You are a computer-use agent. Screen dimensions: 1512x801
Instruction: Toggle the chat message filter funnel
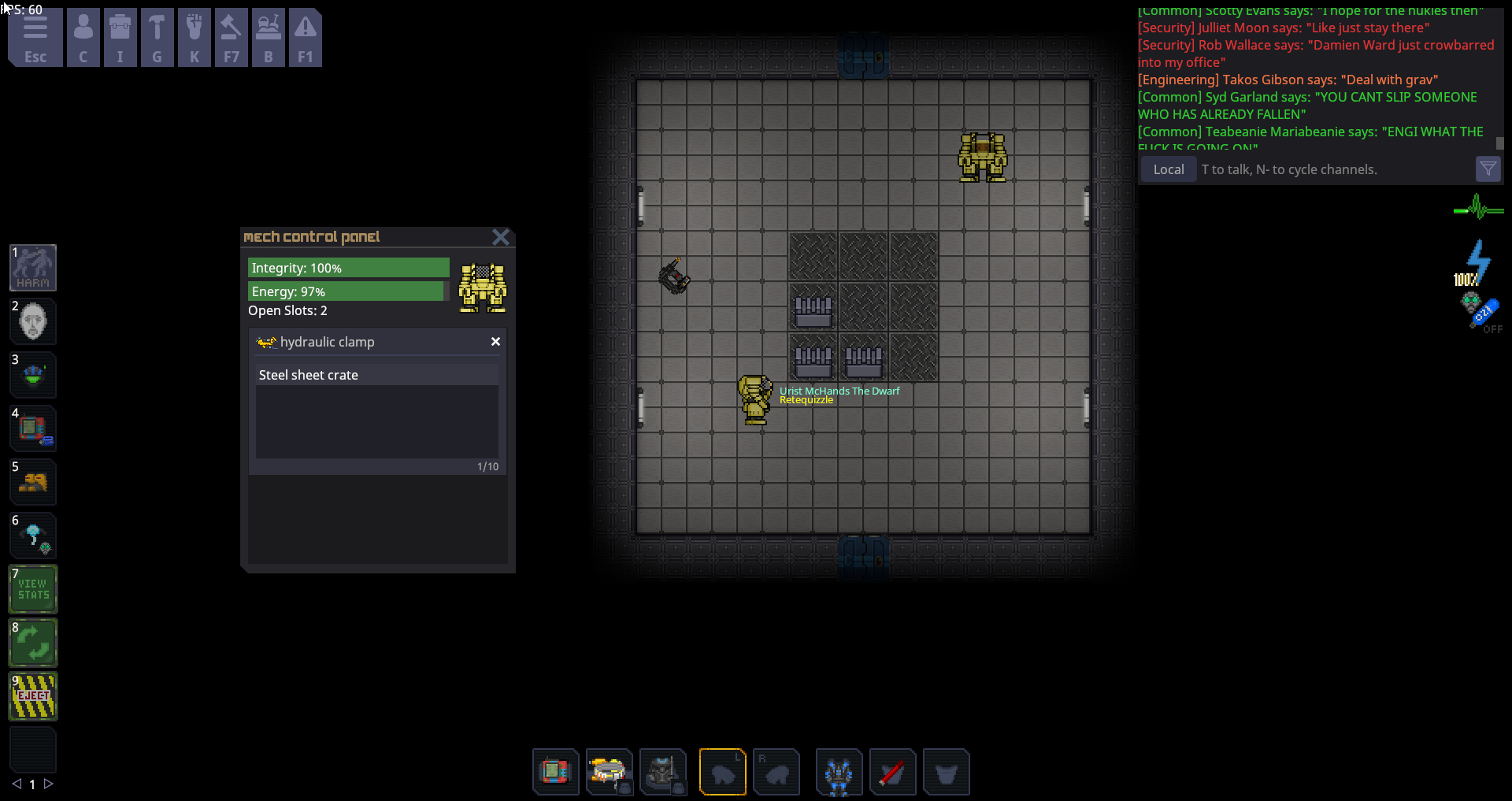point(1488,169)
